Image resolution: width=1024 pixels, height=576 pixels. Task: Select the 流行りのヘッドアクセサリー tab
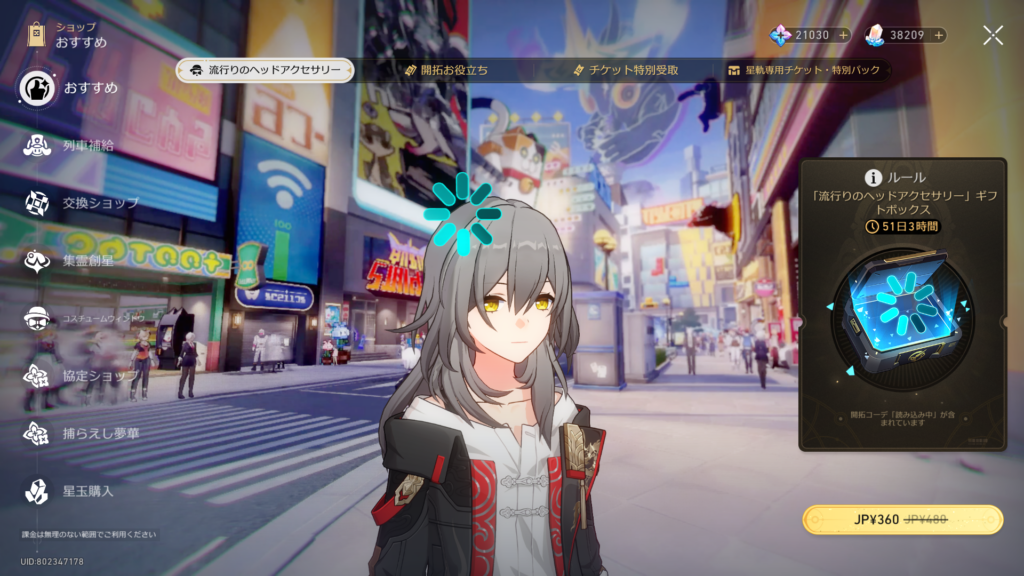(x=264, y=70)
